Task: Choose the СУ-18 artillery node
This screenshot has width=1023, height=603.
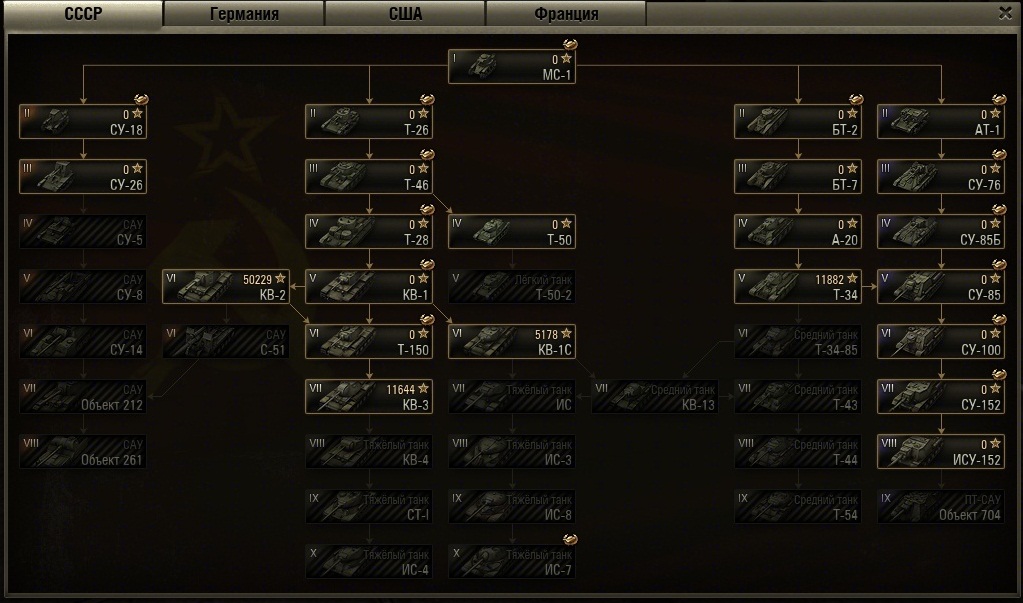Action: click(x=83, y=122)
